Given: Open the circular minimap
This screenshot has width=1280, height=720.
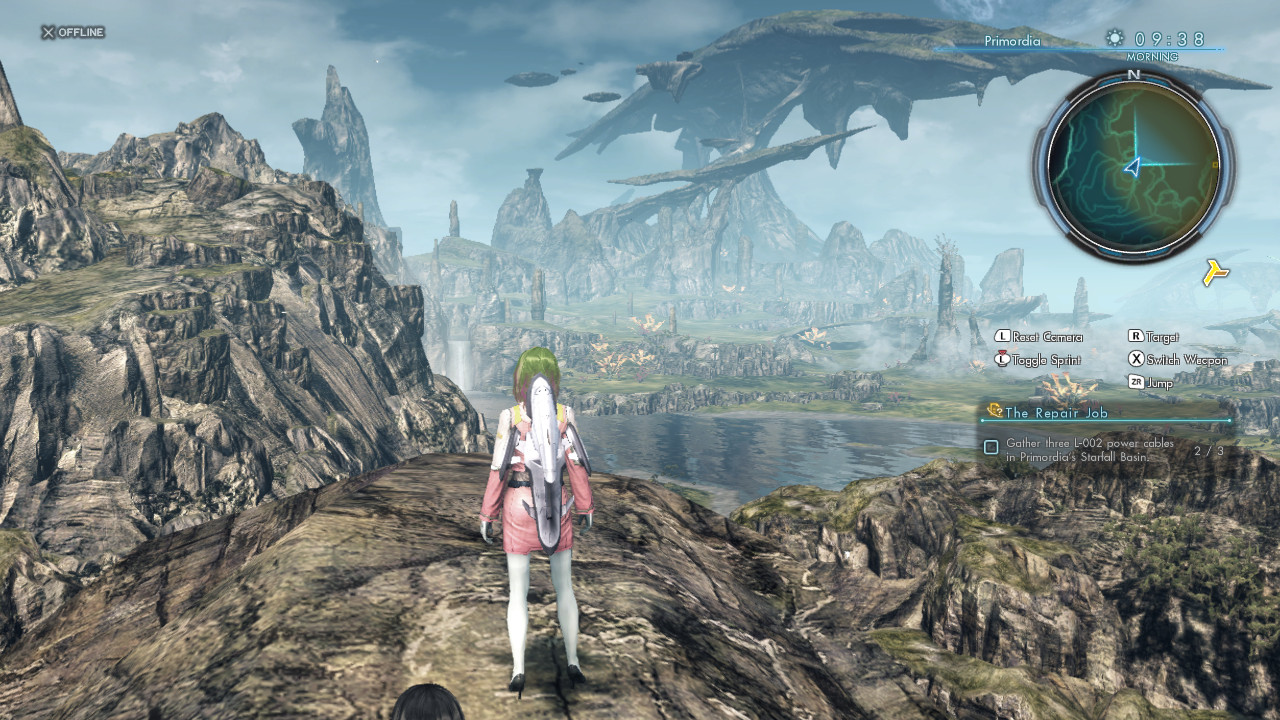Looking at the screenshot, I should coord(1133,165).
